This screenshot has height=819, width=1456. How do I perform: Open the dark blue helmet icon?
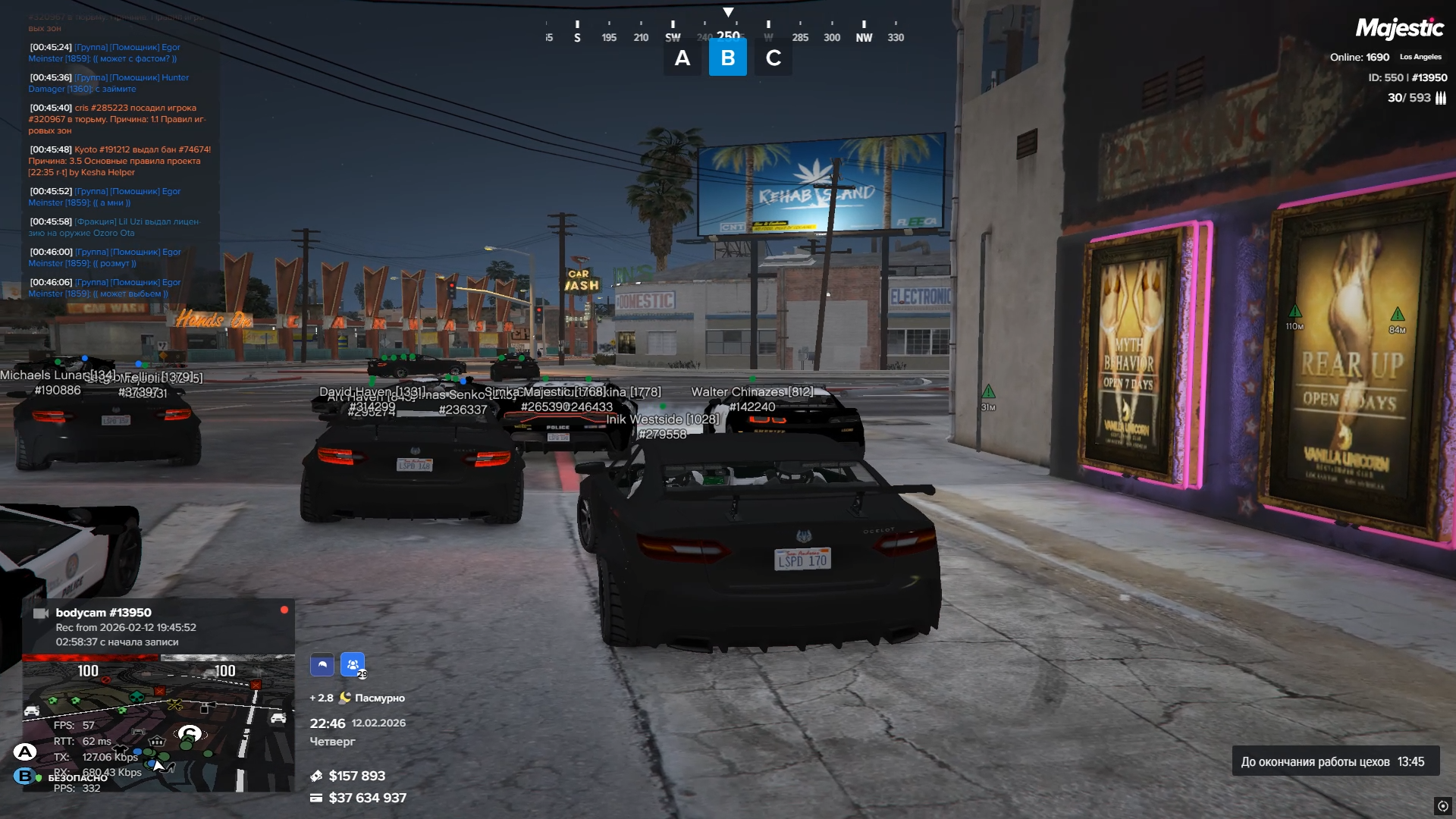click(x=322, y=665)
